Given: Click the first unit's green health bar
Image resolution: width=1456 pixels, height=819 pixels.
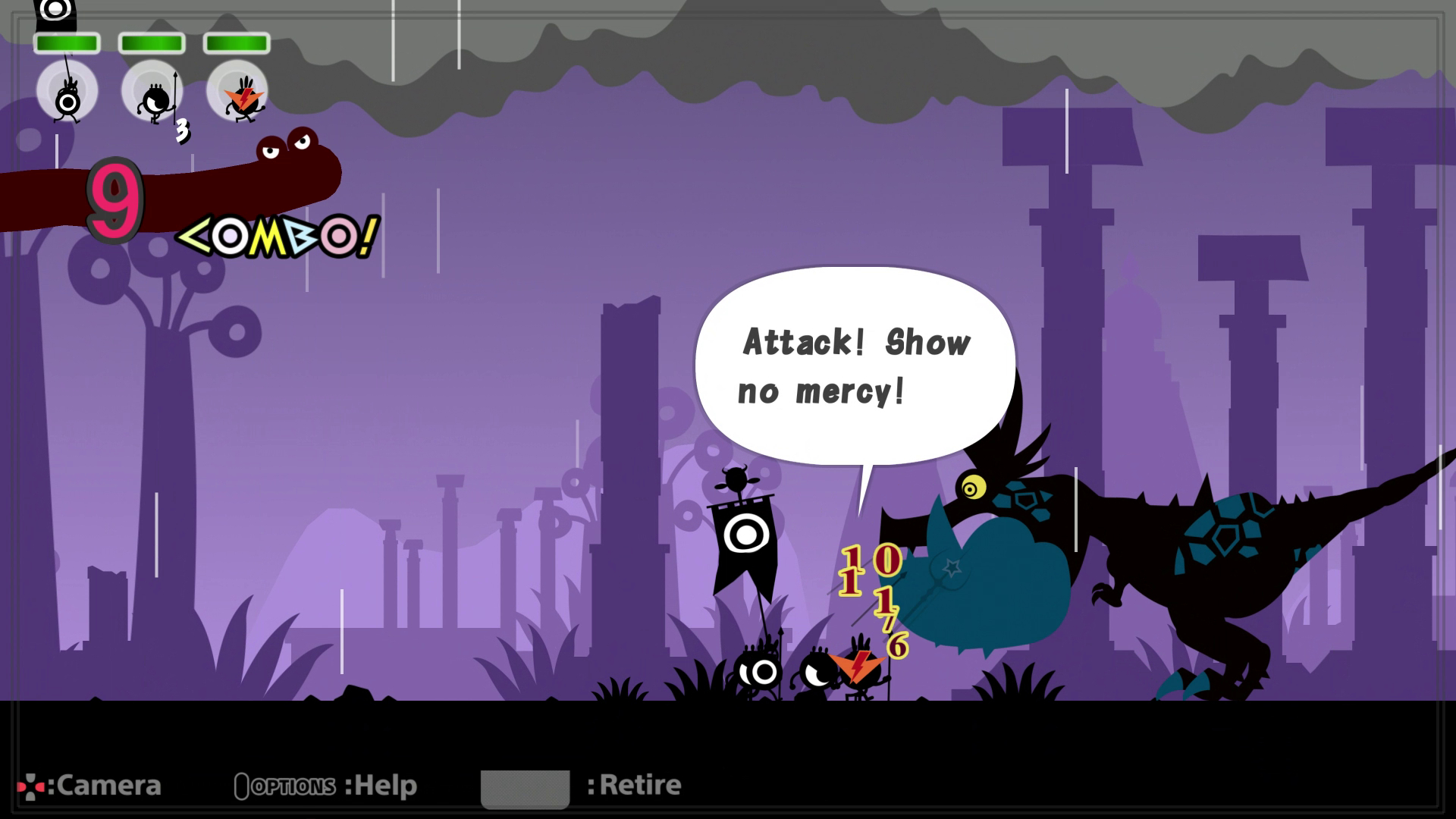Looking at the screenshot, I should click(x=66, y=44).
